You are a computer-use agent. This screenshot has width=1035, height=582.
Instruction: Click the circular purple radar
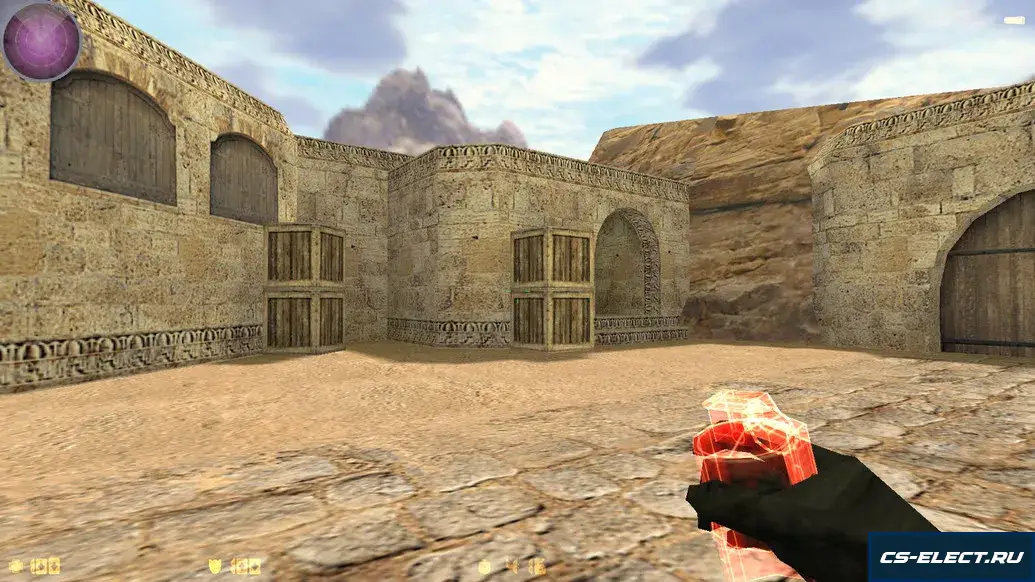(x=41, y=41)
